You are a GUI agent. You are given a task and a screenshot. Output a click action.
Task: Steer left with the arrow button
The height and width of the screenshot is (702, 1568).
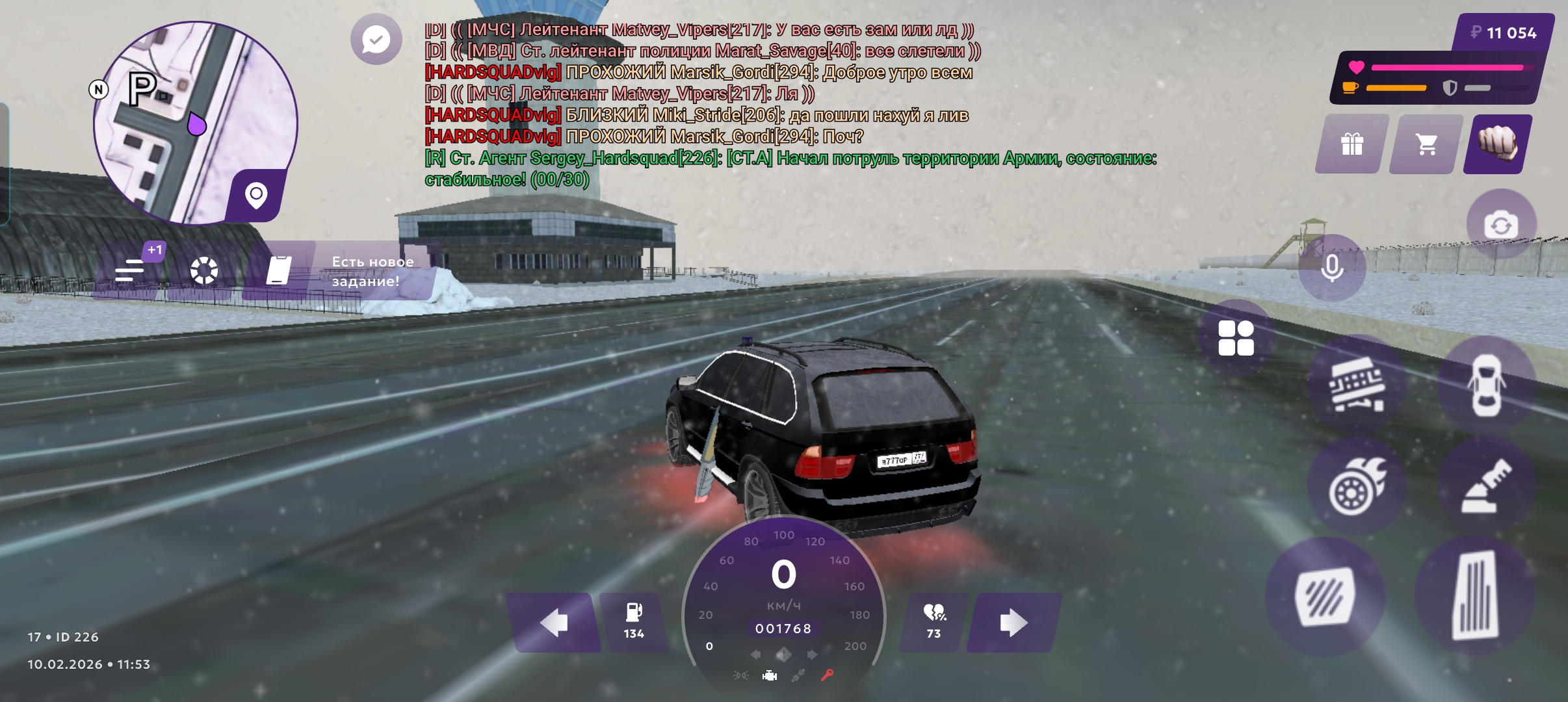coord(554,623)
